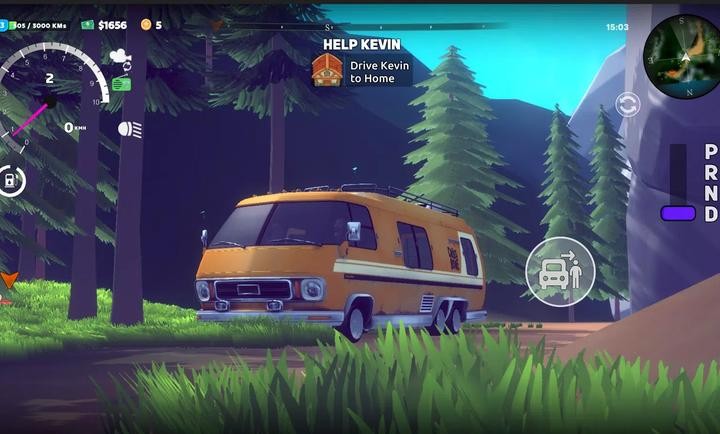Shift transmission to R reverse
Viewport: 720px width, 434px height.
tap(710, 172)
